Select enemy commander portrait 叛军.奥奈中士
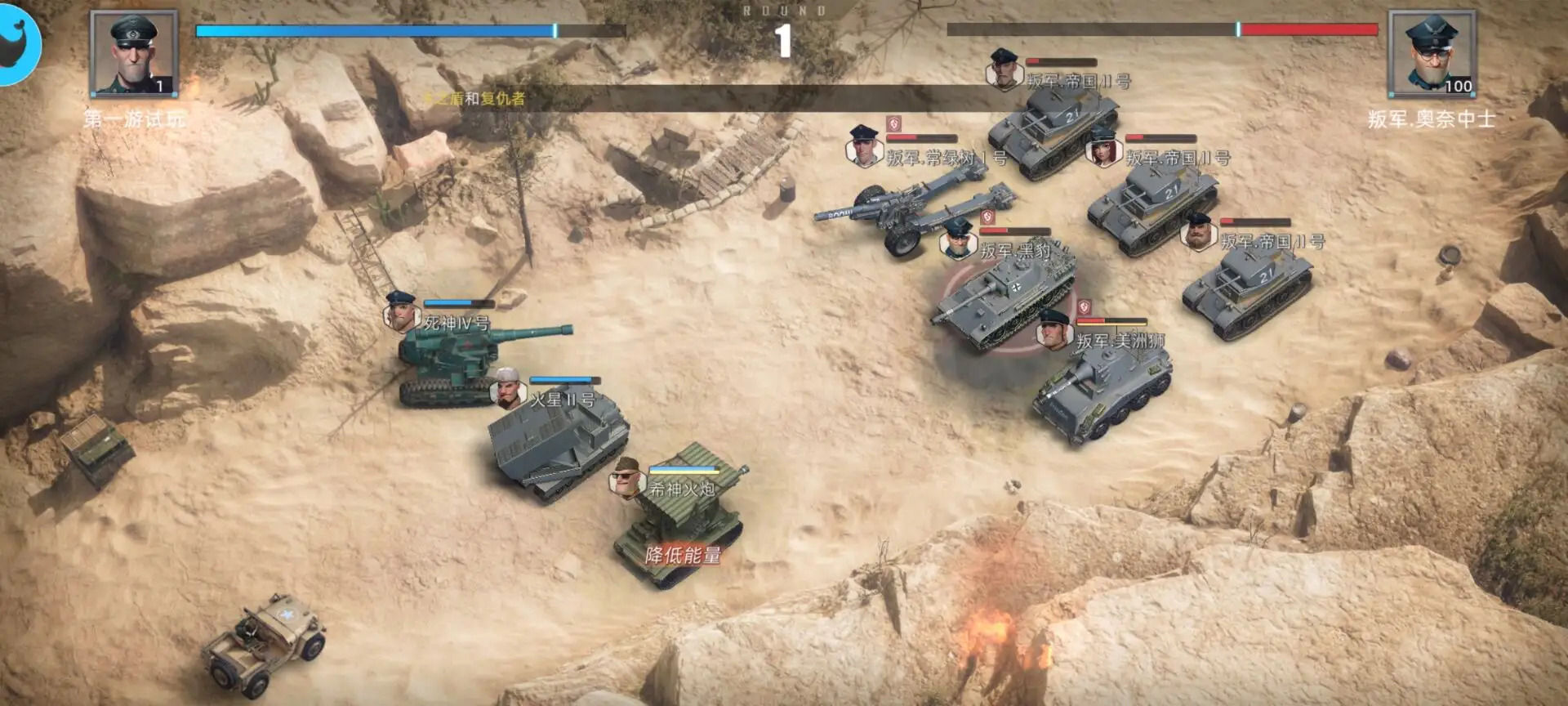The image size is (1568, 706). click(1432, 54)
